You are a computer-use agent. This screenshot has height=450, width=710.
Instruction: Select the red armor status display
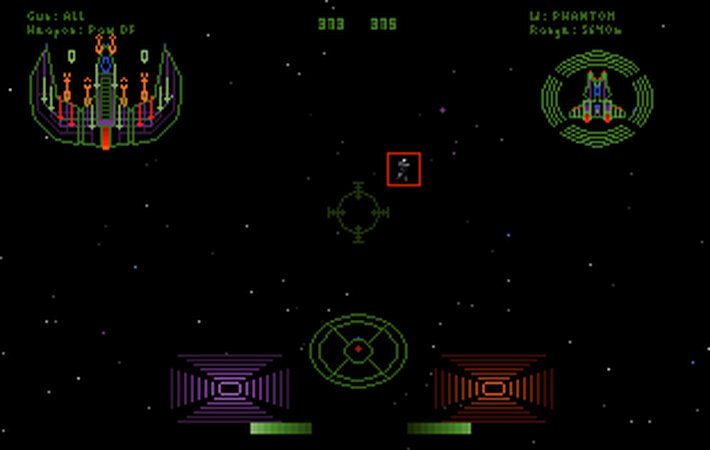[x=491, y=387]
